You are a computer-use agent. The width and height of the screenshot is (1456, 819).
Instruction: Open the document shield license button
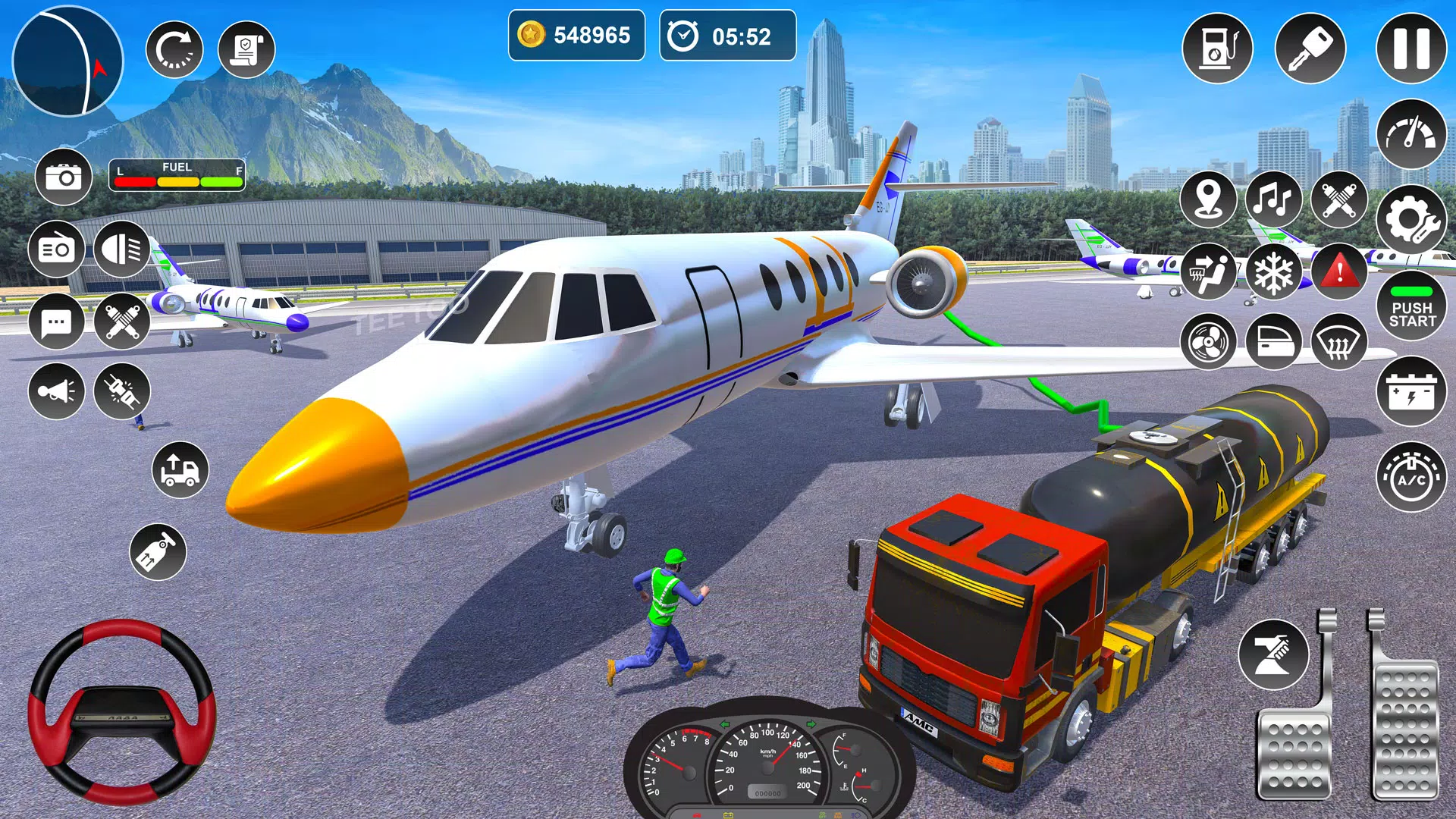pos(246,50)
